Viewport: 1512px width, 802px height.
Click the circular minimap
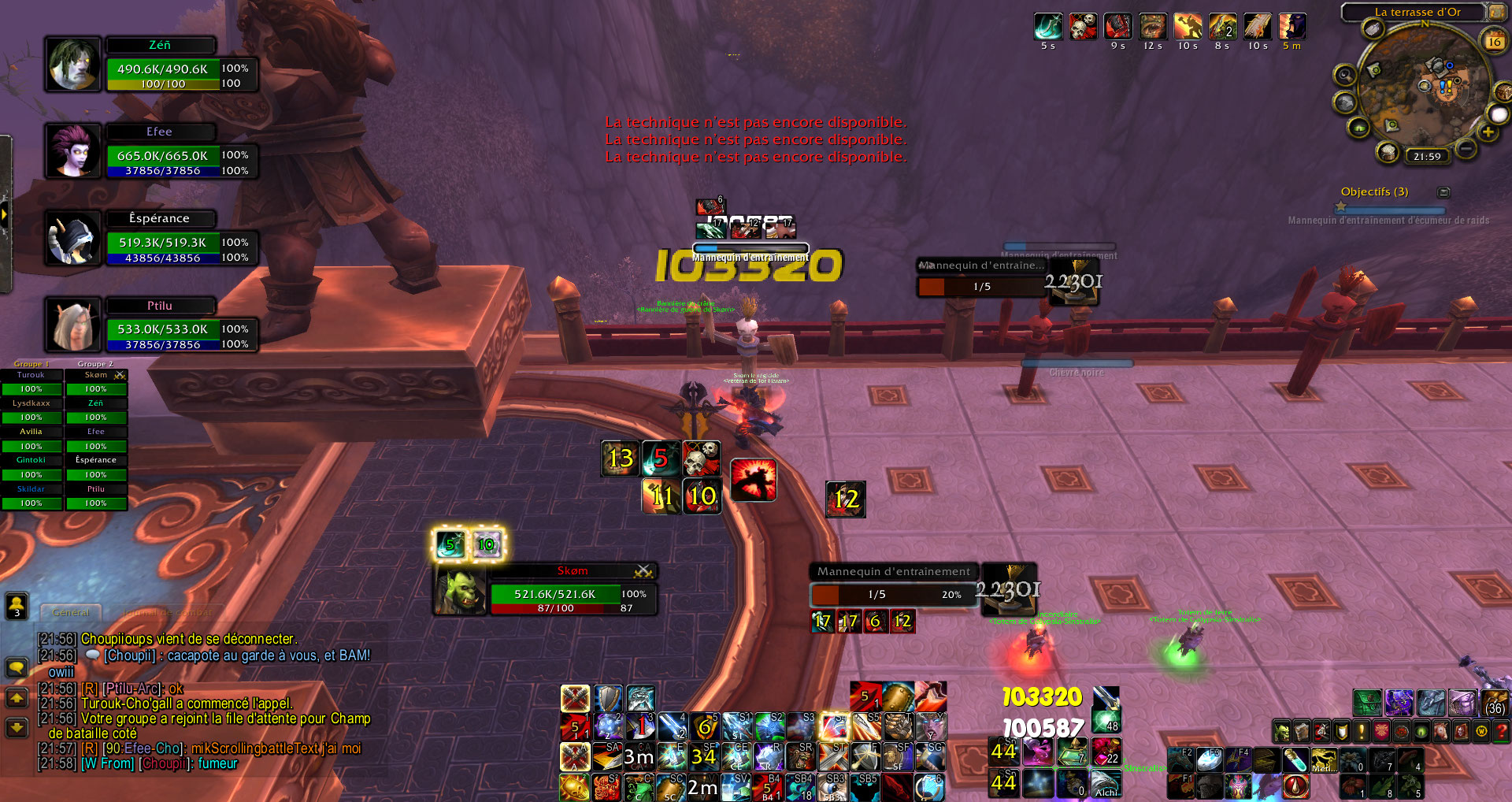(x=1424, y=88)
